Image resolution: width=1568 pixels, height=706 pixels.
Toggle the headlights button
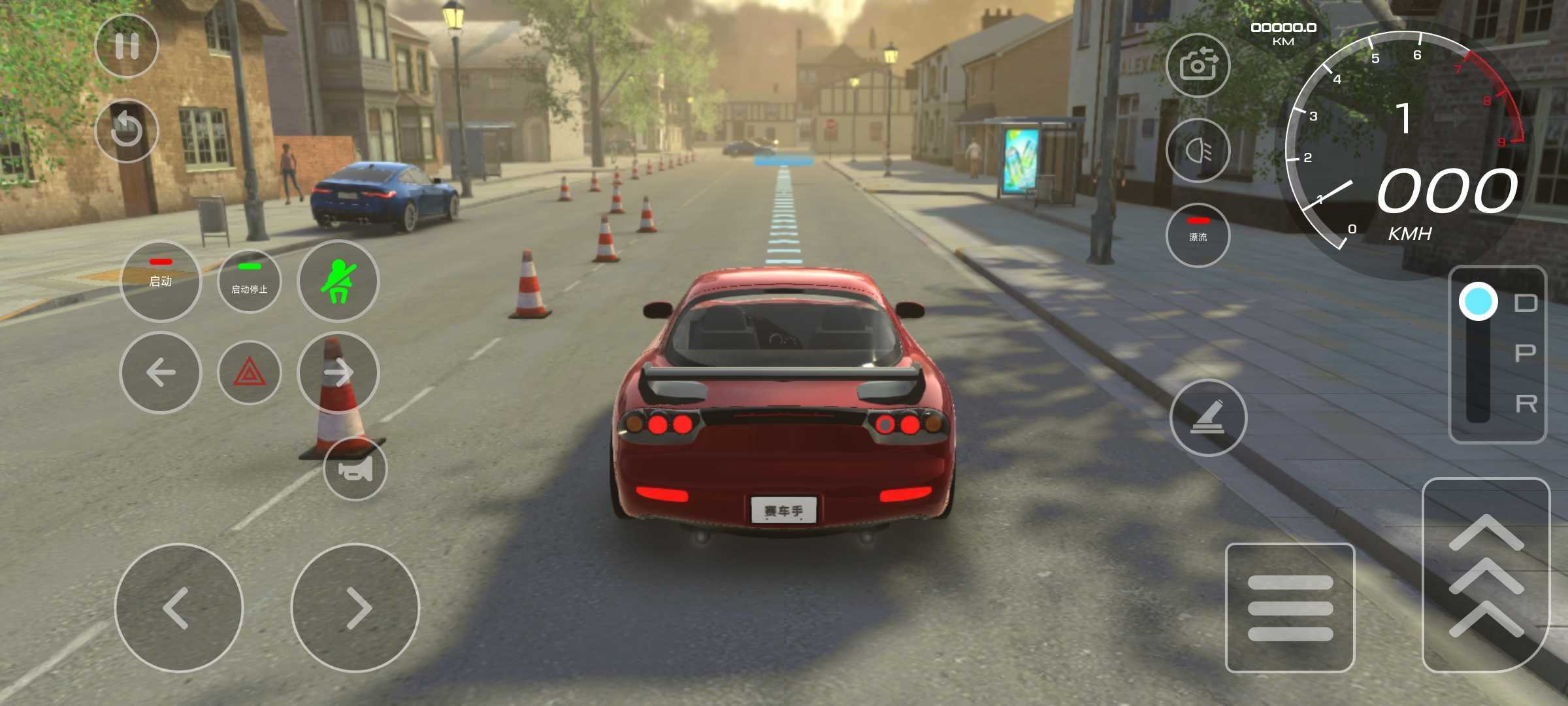click(1198, 151)
